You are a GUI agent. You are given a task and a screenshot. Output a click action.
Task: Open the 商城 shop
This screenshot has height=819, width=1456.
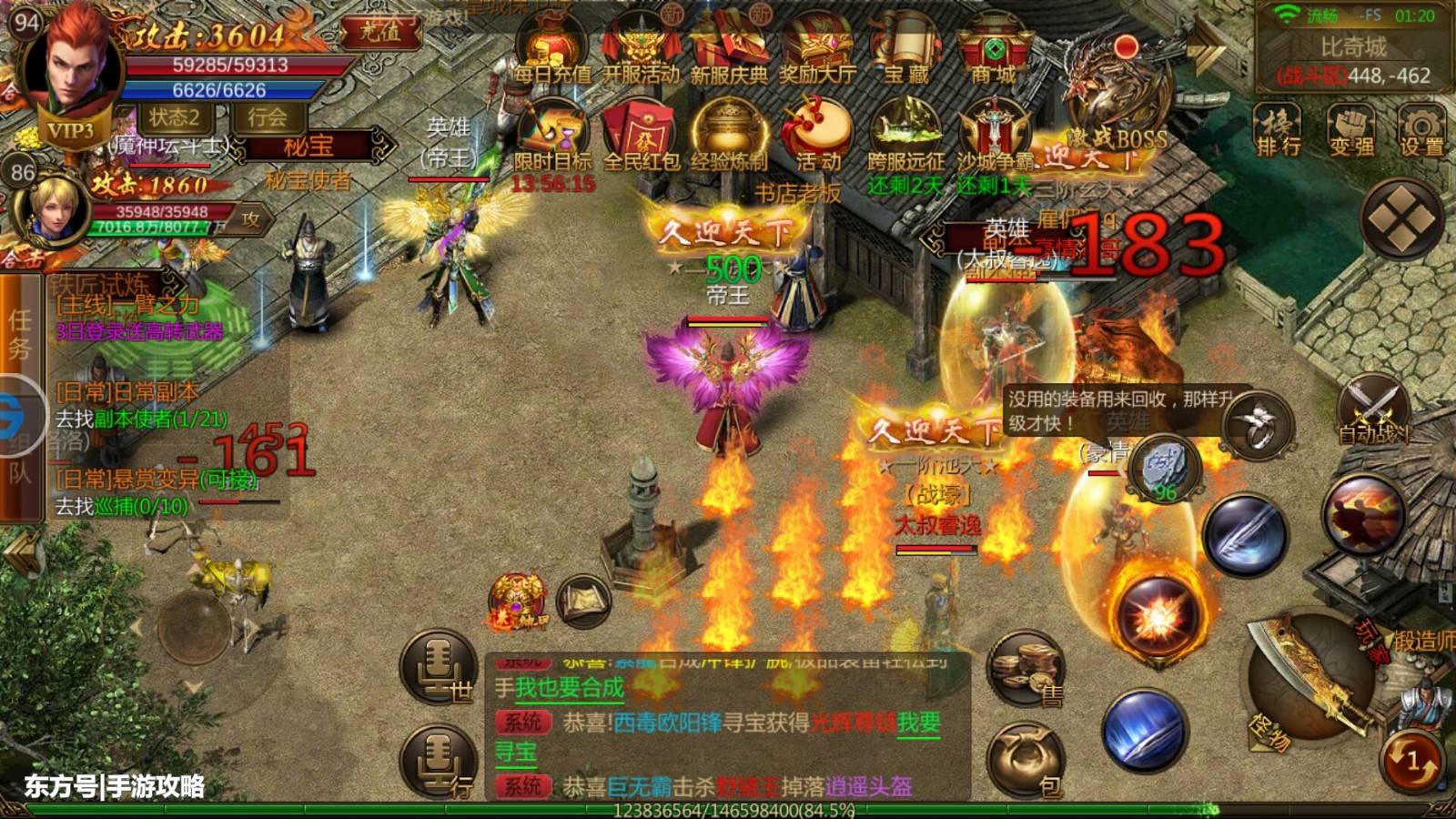click(994, 50)
